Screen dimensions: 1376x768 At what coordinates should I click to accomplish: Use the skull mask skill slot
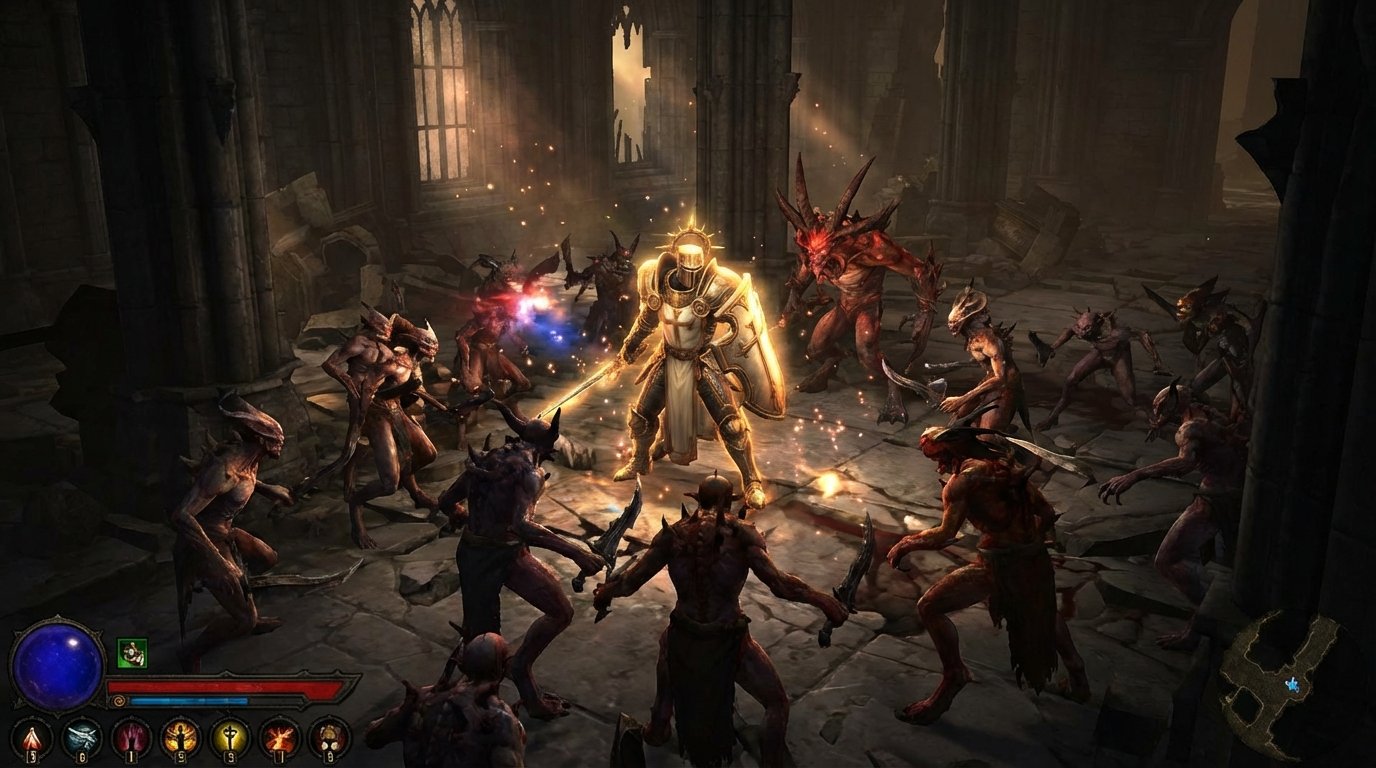329,738
